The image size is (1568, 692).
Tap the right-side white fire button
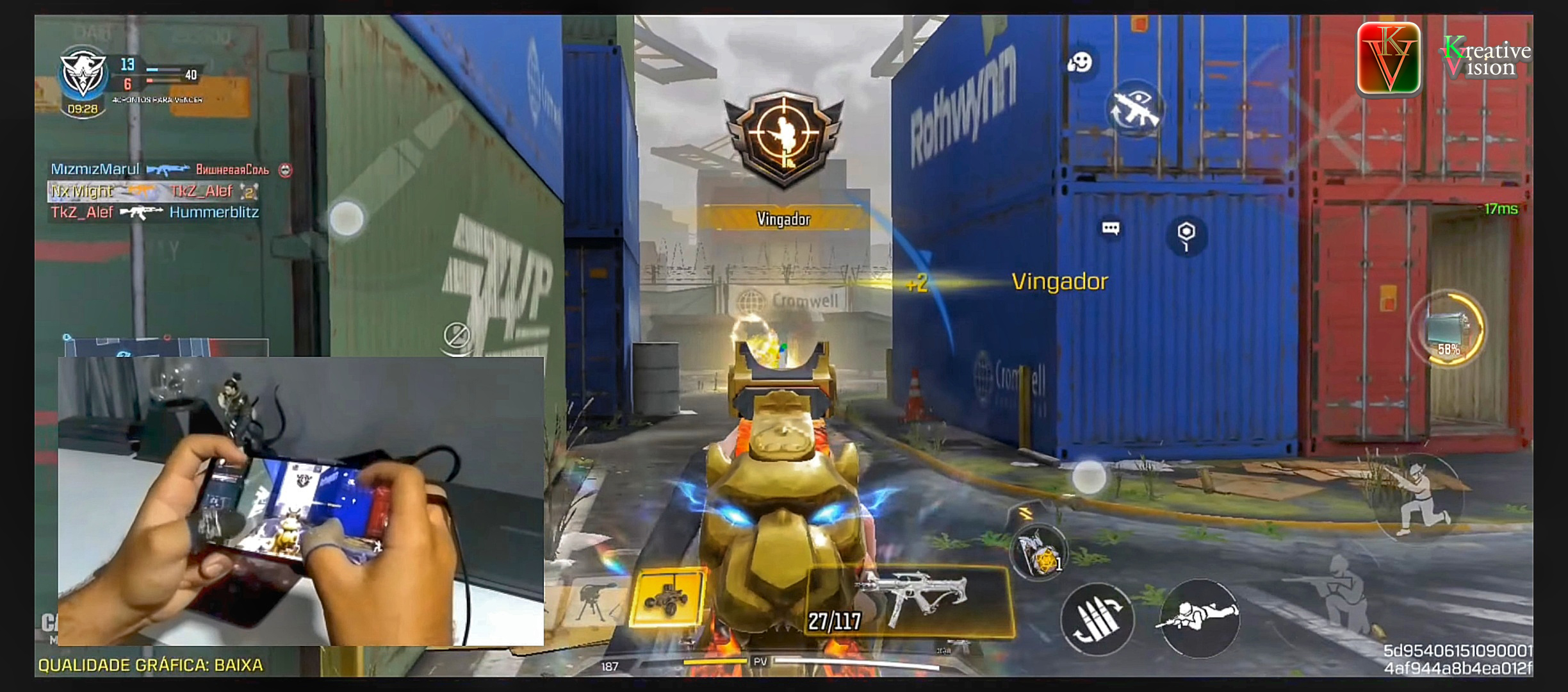click(1089, 477)
